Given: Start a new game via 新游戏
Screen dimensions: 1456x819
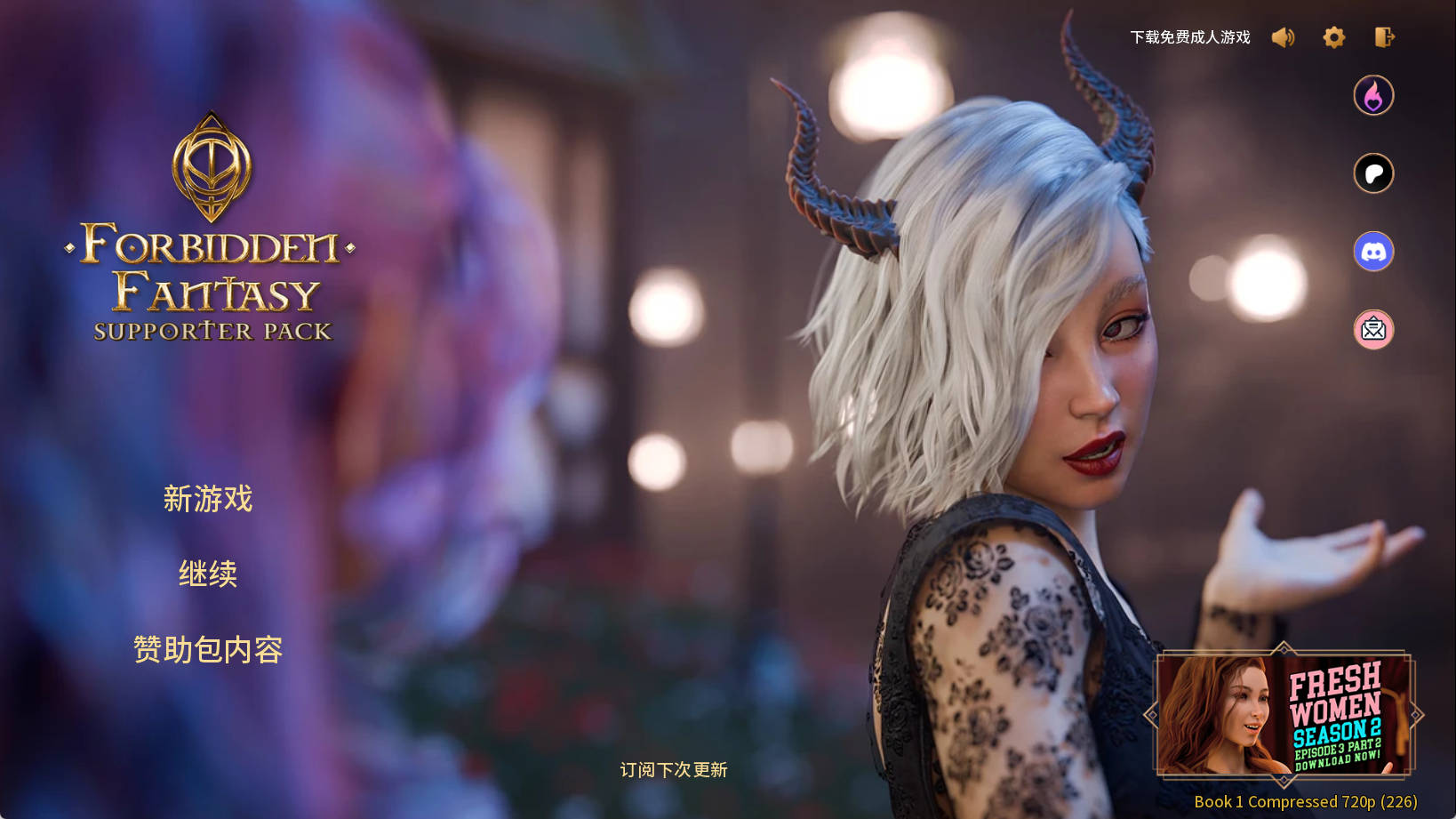Looking at the screenshot, I should [208, 499].
